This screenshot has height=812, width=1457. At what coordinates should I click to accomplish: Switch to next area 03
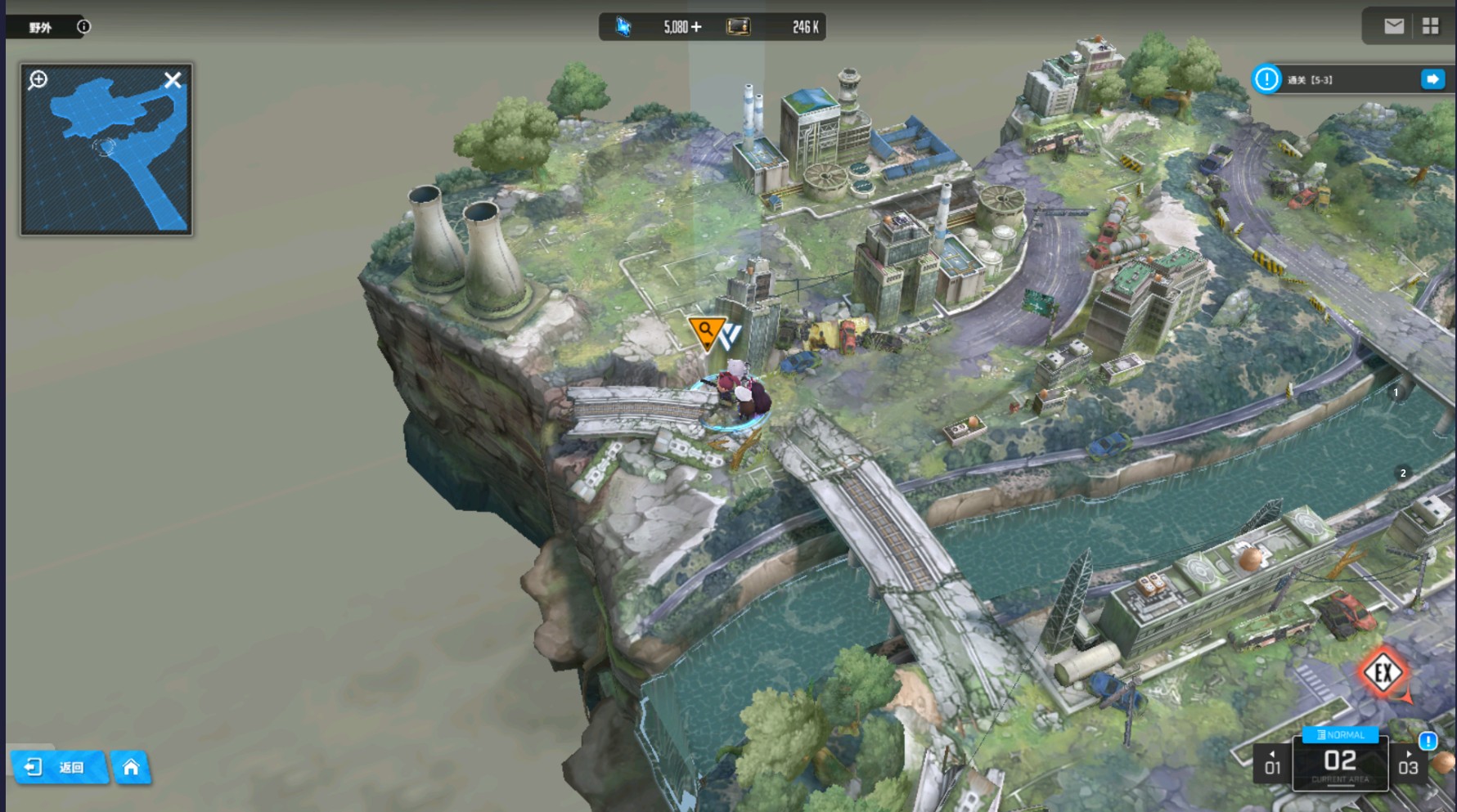(1408, 764)
